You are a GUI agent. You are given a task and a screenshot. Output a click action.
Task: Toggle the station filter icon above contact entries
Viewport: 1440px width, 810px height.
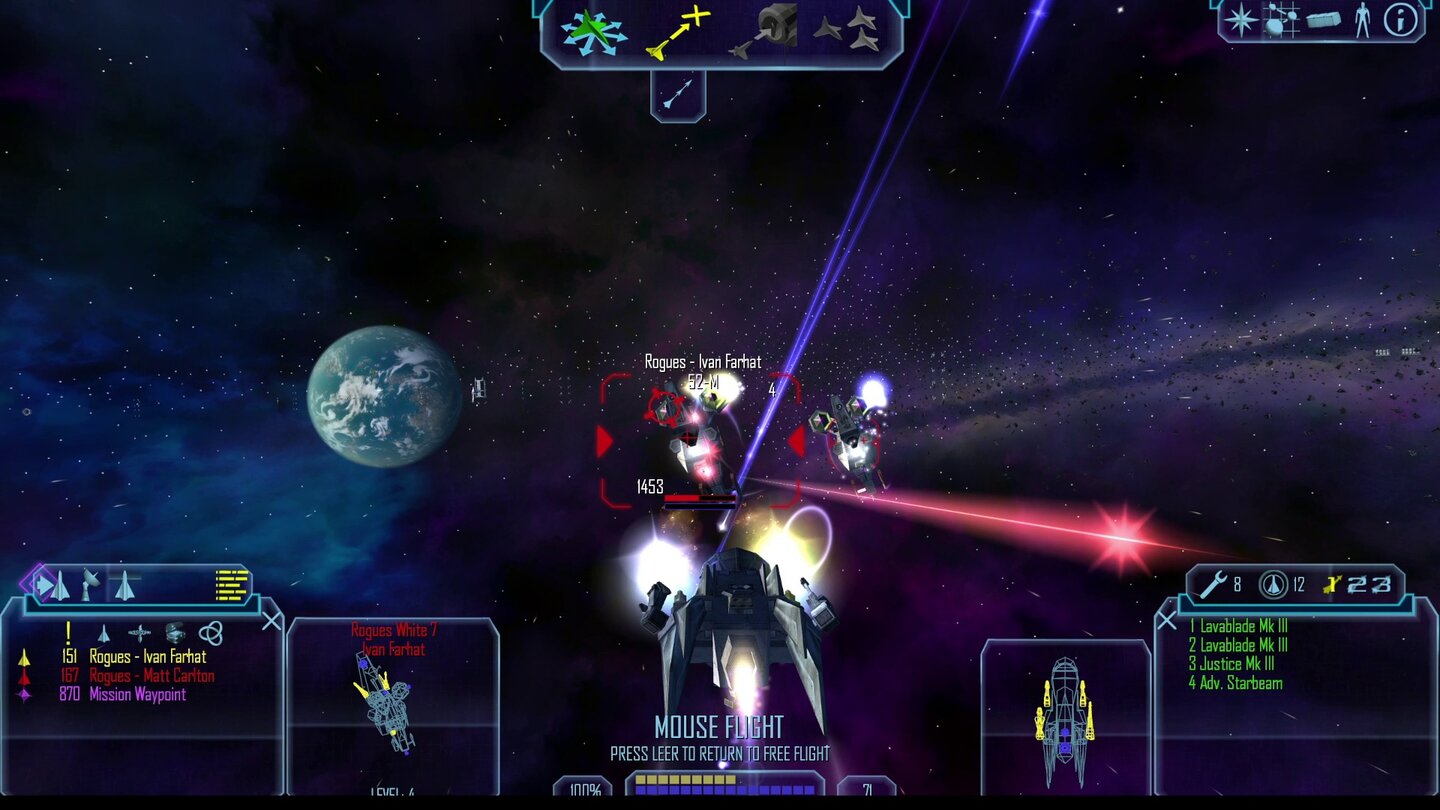(139, 633)
